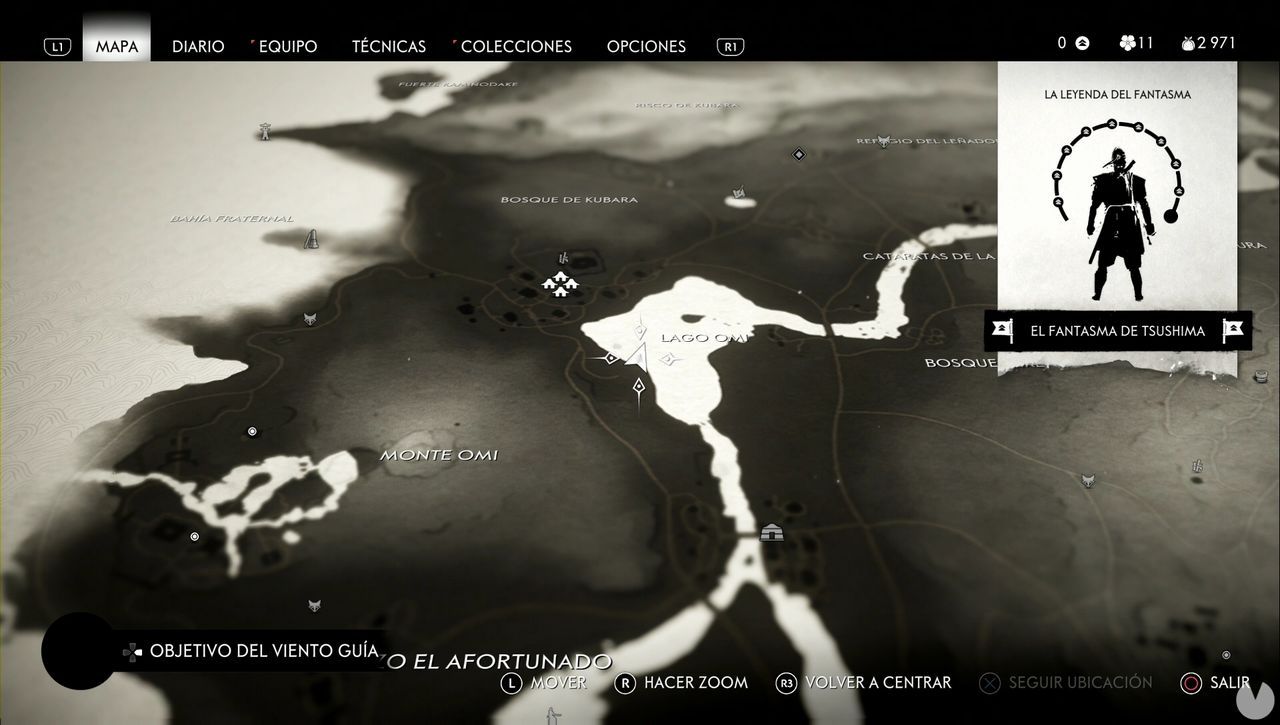This screenshot has height=725, width=1280.
Task: Select the village icon in Bosque de Kubara
Action: pos(559,284)
